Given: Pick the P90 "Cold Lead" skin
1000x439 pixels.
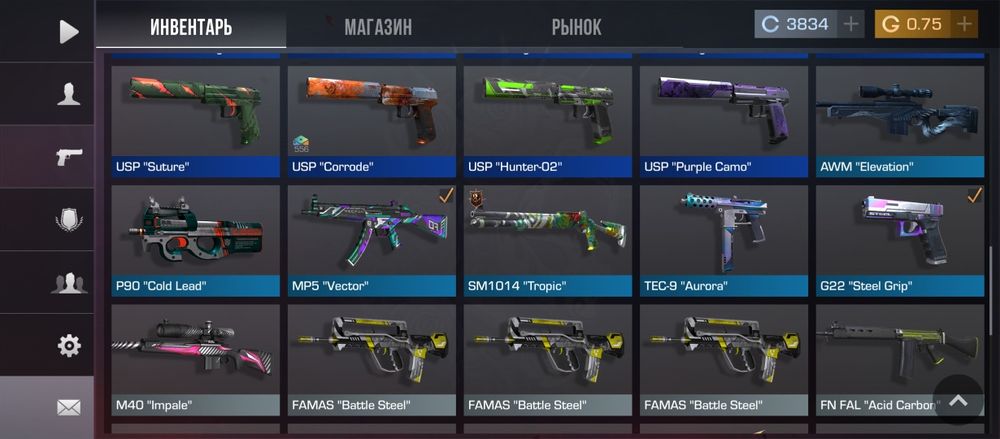Looking at the screenshot, I should [x=195, y=240].
